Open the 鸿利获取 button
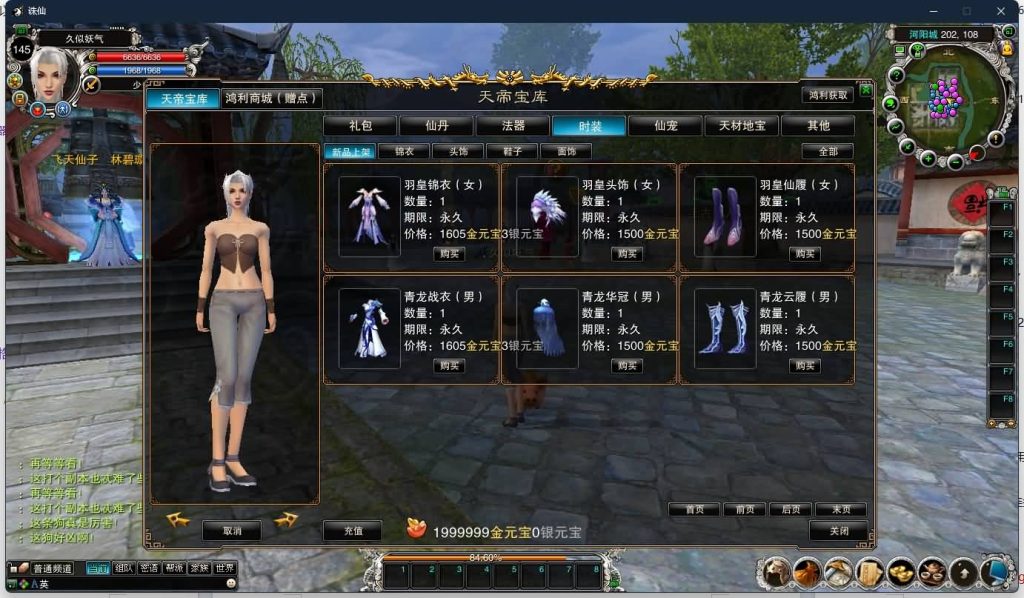Image resolution: width=1024 pixels, height=598 pixels. click(x=827, y=95)
